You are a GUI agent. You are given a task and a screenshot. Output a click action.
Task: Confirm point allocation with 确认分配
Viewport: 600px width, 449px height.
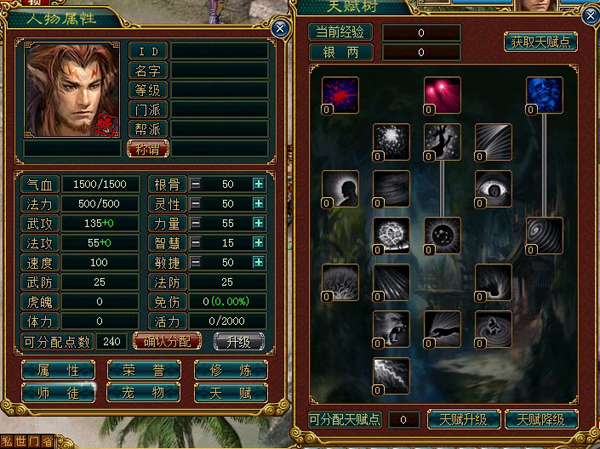168,340
